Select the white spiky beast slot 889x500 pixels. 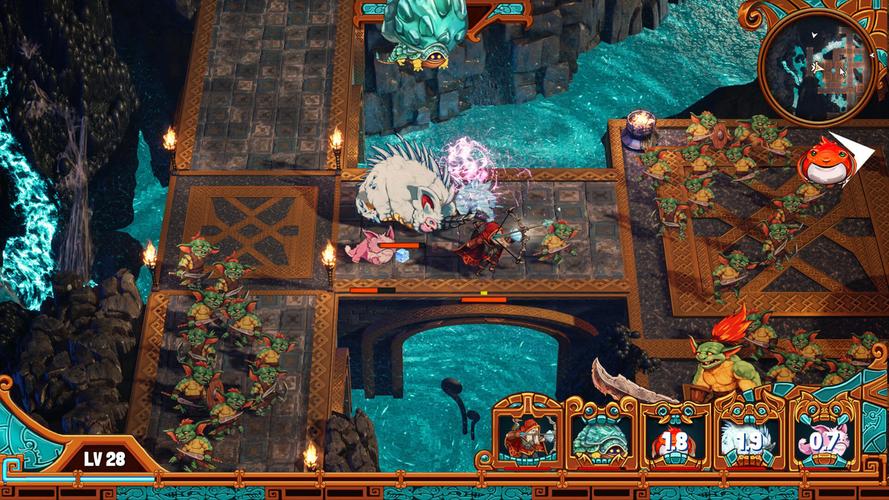750,437
